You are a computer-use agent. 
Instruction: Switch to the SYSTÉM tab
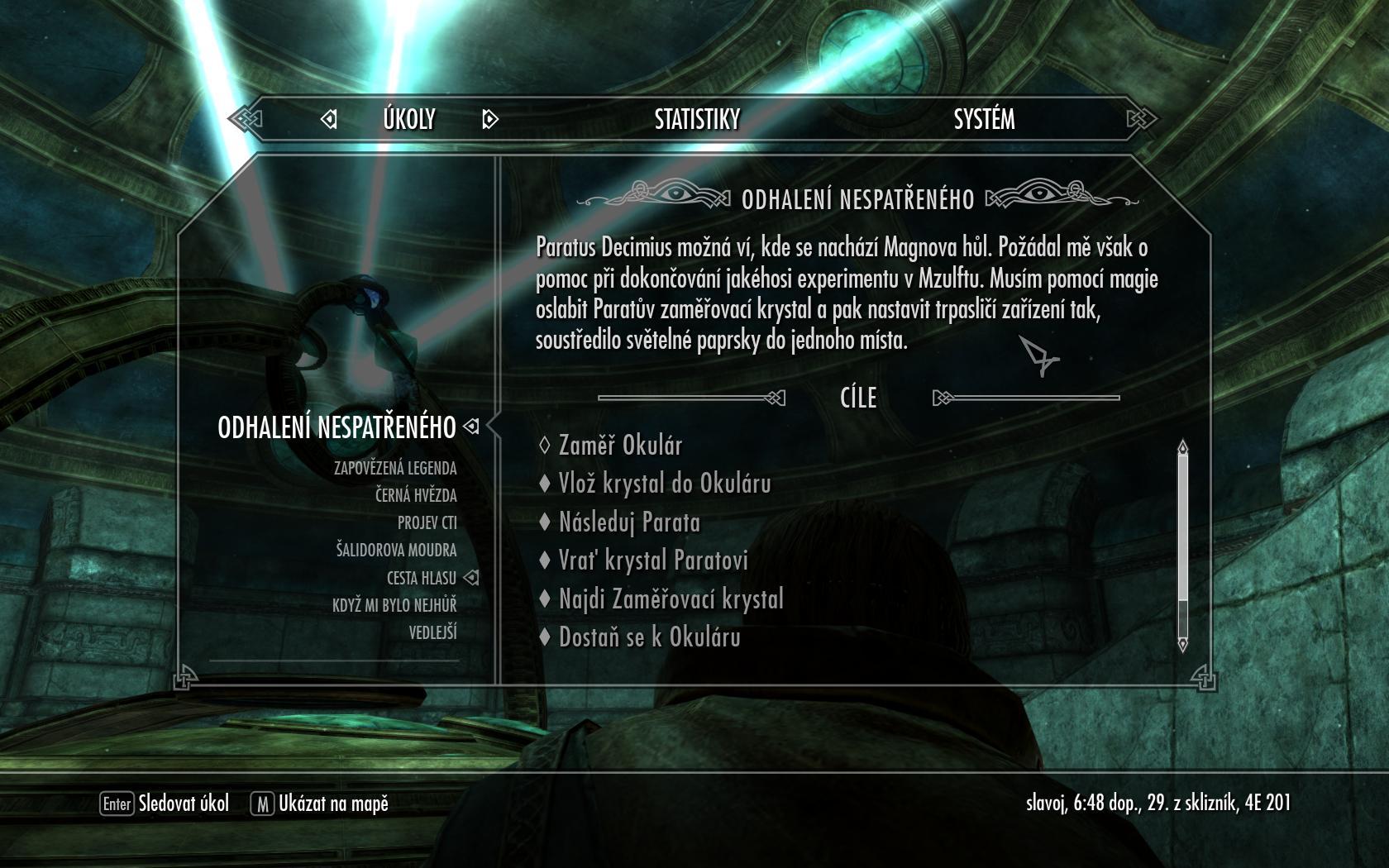pyautogui.click(x=984, y=120)
